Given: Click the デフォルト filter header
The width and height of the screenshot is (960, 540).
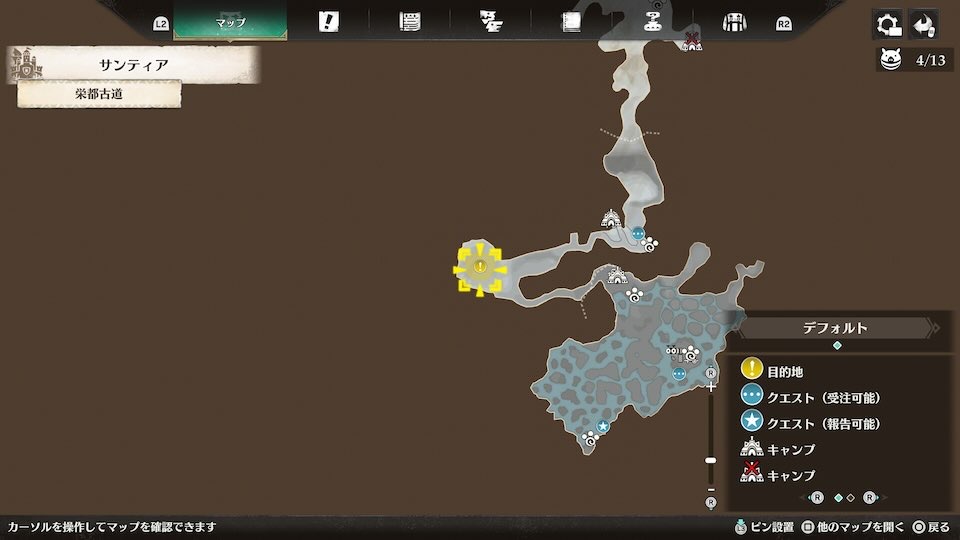Looking at the screenshot, I should pyautogui.click(x=835, y=328).
